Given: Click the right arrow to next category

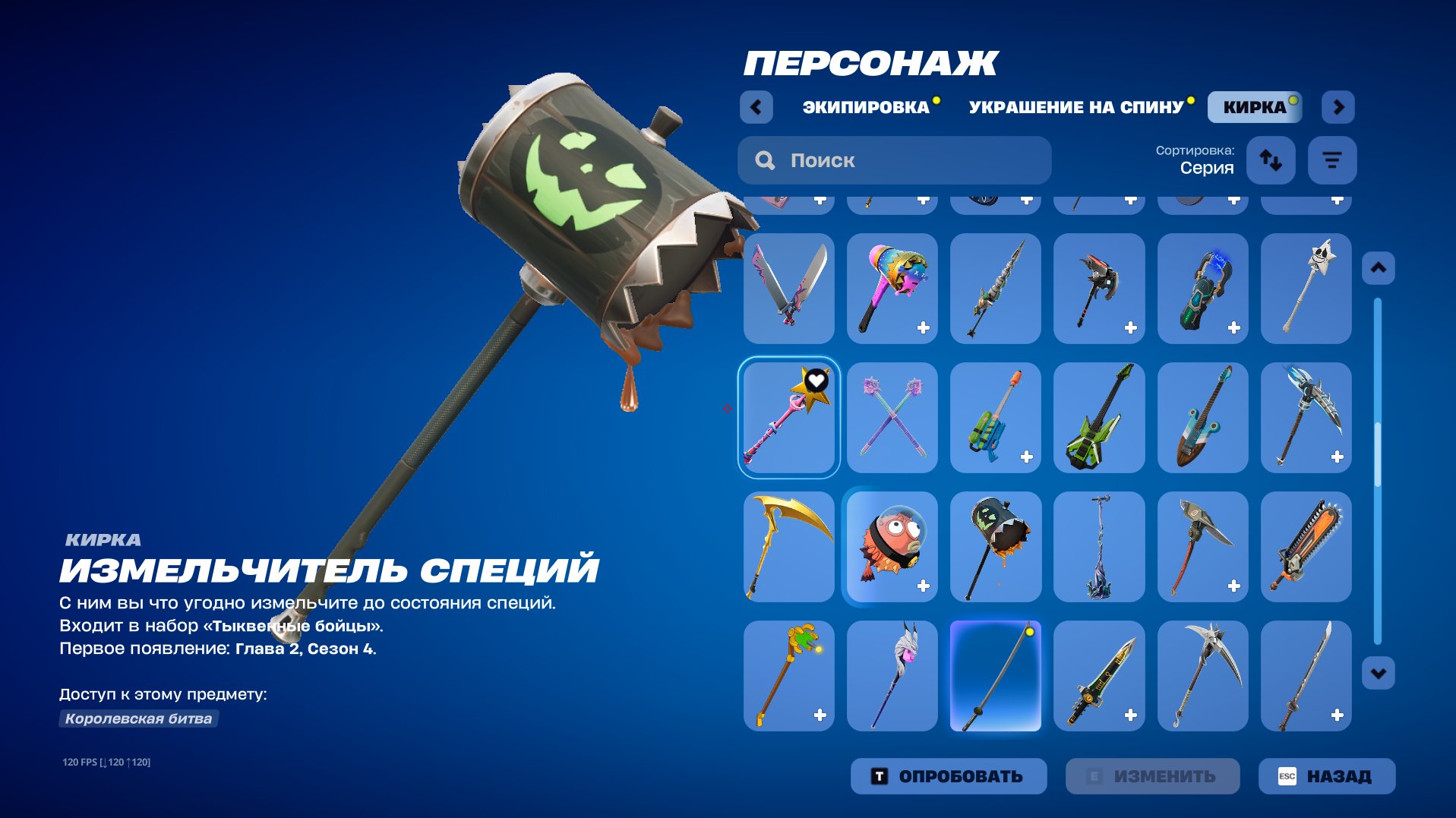Looking at the screenshot, I should (1338, 107).
